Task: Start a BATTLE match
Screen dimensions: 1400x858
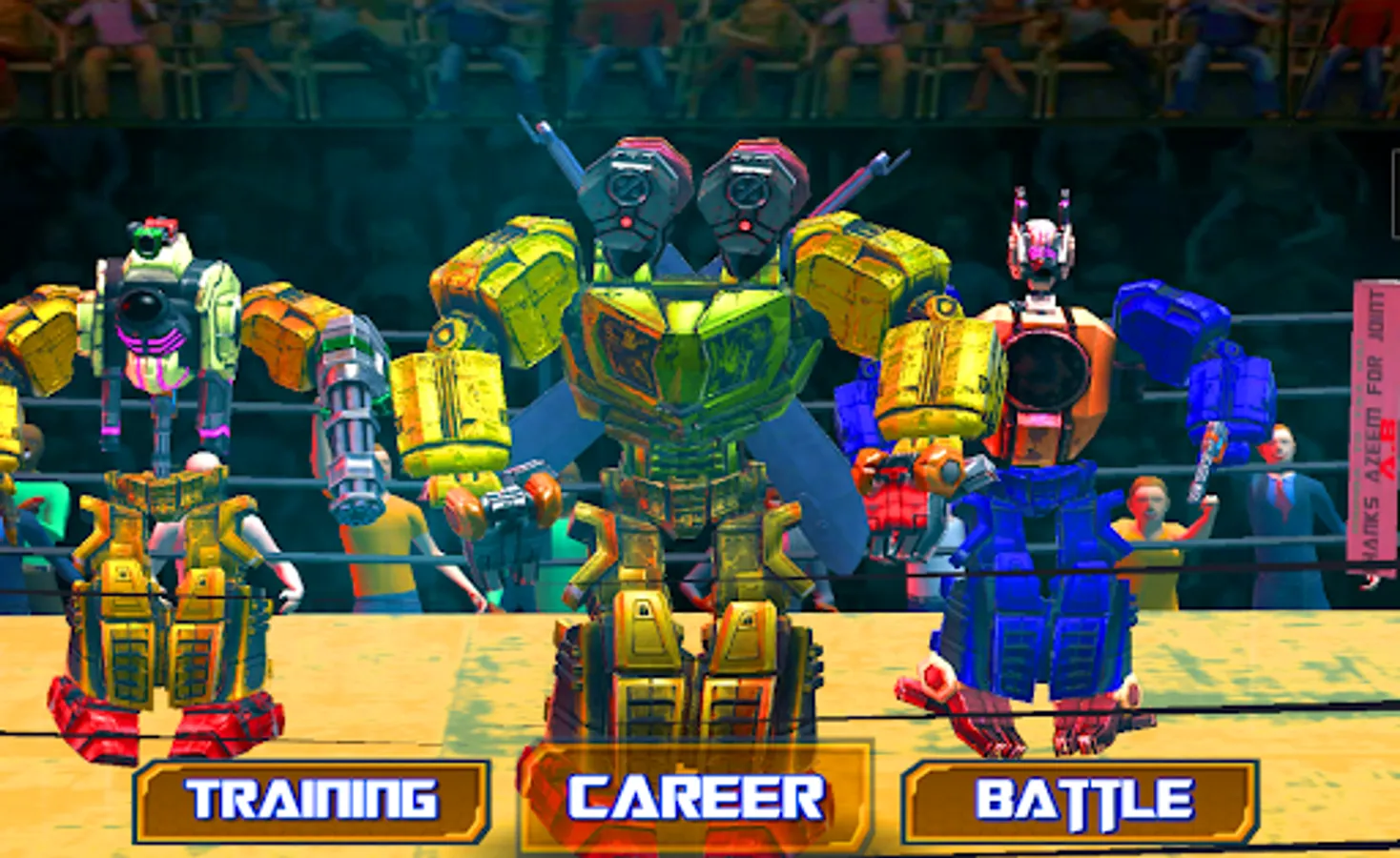Action: pyautogui.click(x=1081, y=799)
